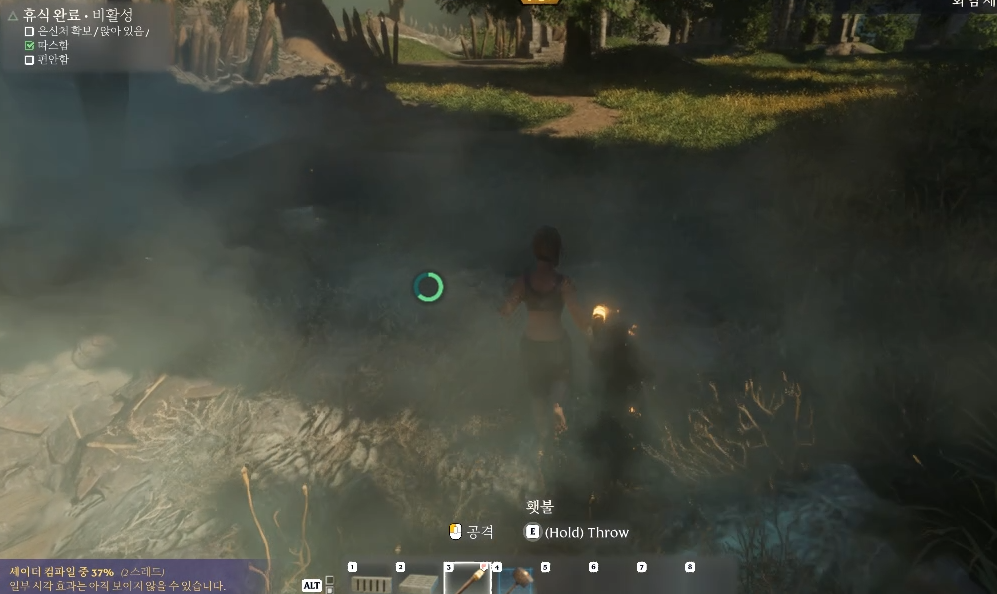Click the 편안함 unchecked objective

point(52,59)
